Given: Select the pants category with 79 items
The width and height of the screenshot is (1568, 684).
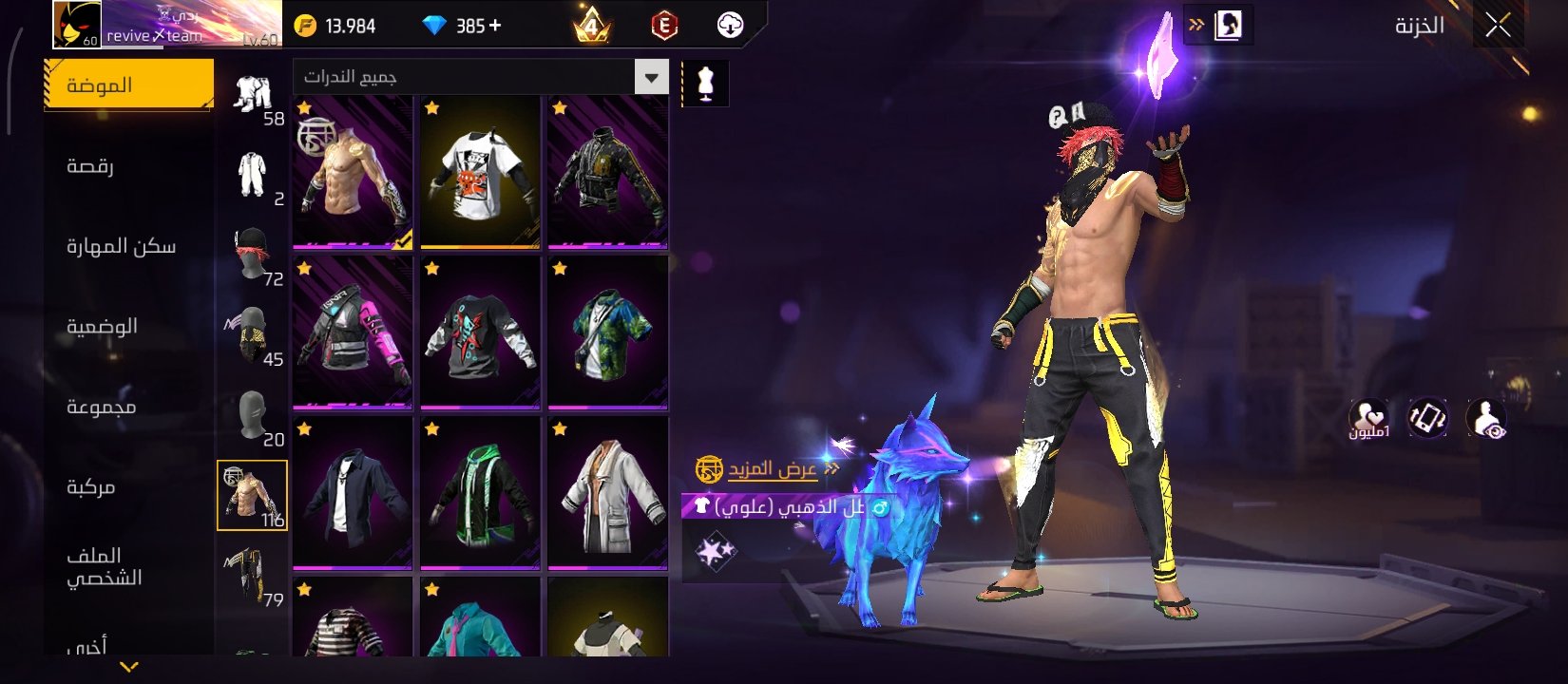Looking at the screenshot, I should (252, 576).
